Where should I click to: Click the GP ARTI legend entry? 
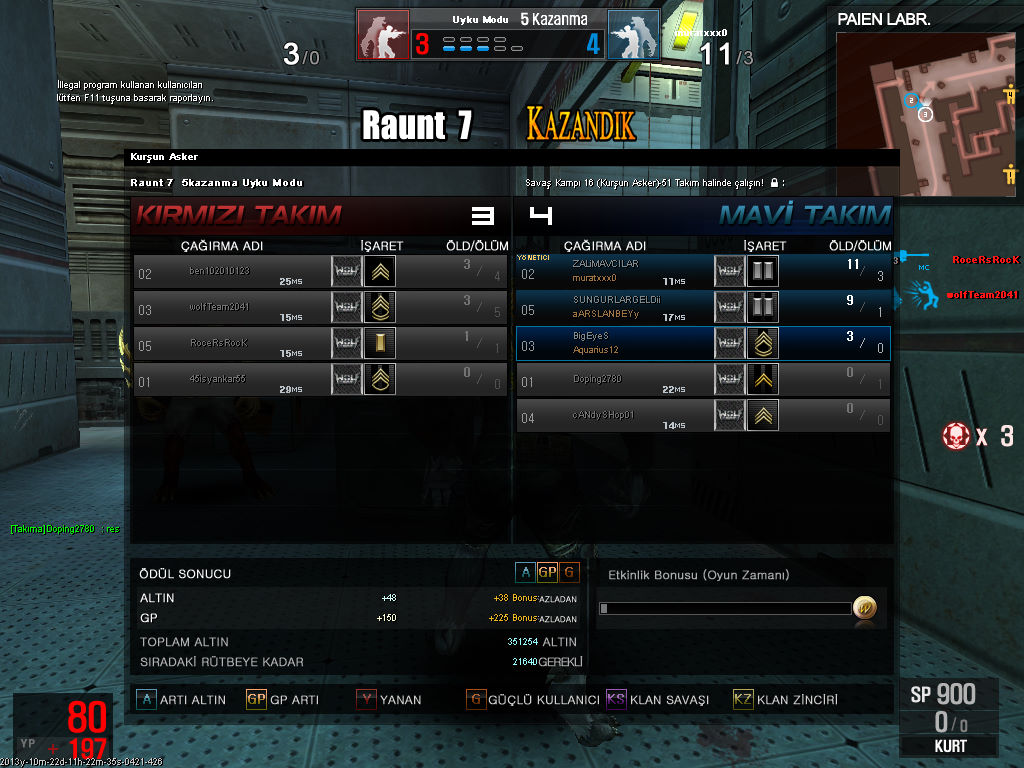tap(282, 700)
